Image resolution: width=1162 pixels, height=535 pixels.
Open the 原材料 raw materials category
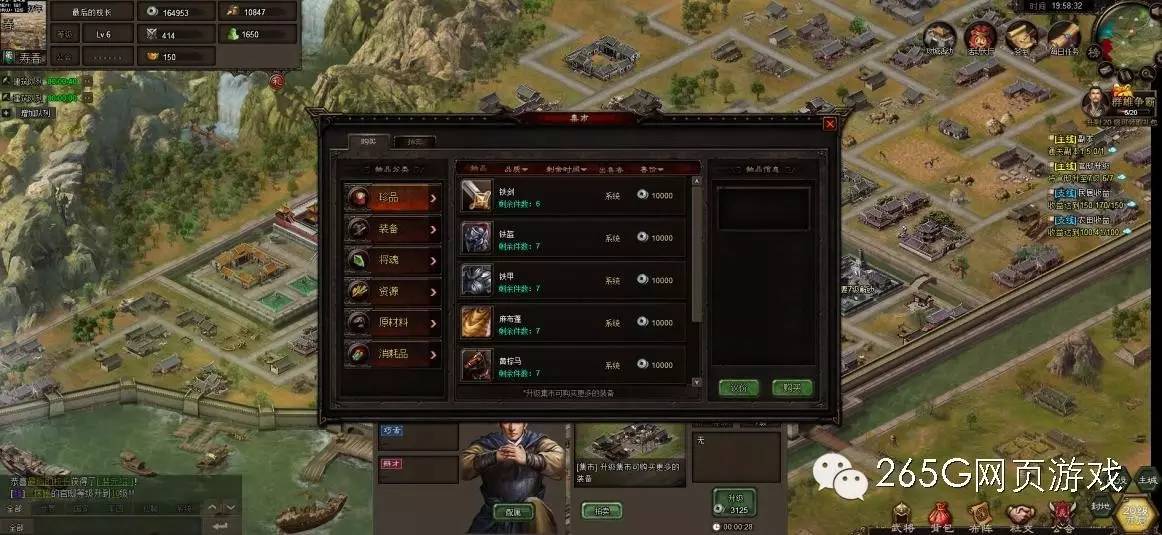coord(393,323)
